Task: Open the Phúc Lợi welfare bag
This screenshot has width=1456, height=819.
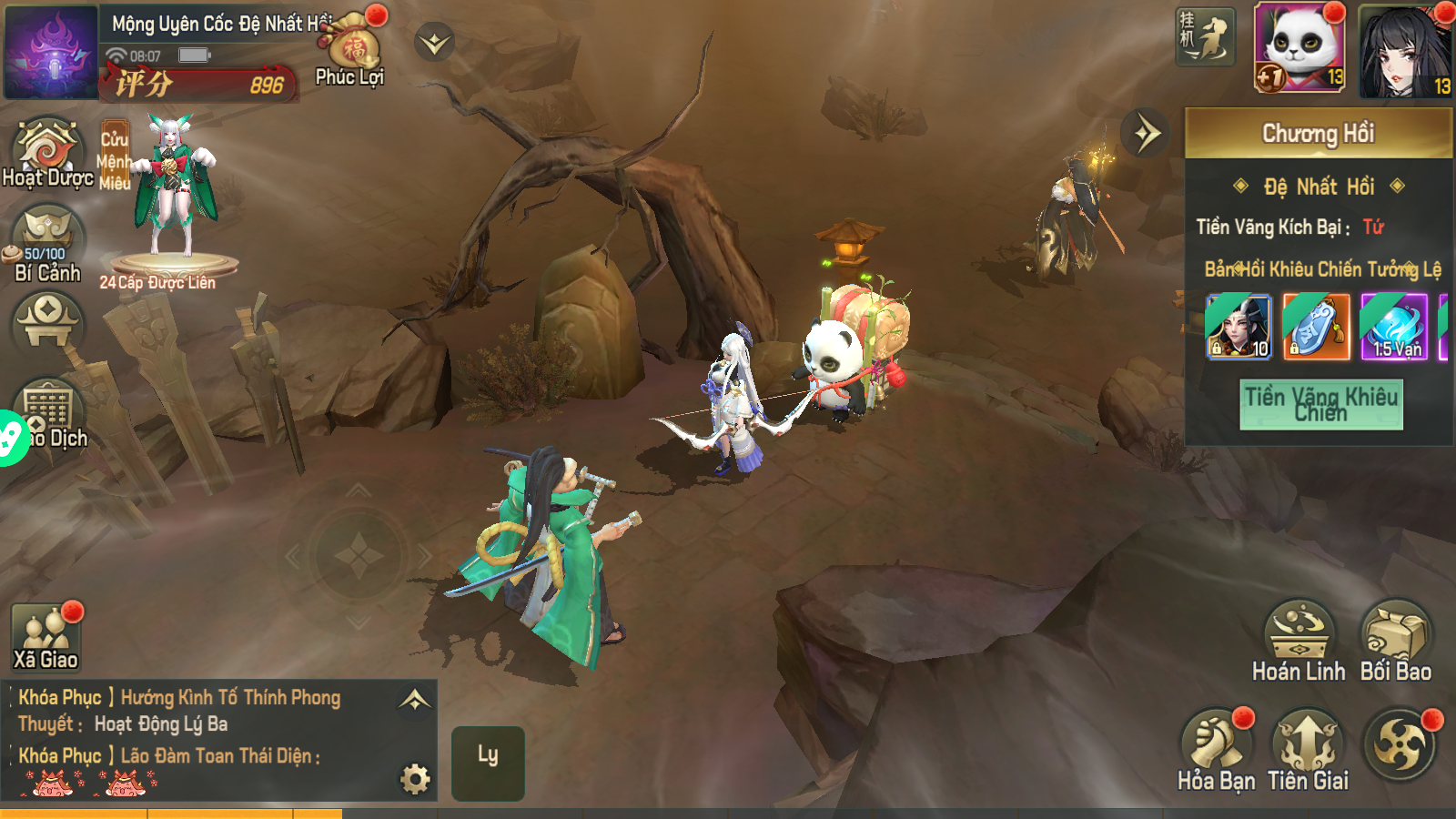Action: point(352,50)
